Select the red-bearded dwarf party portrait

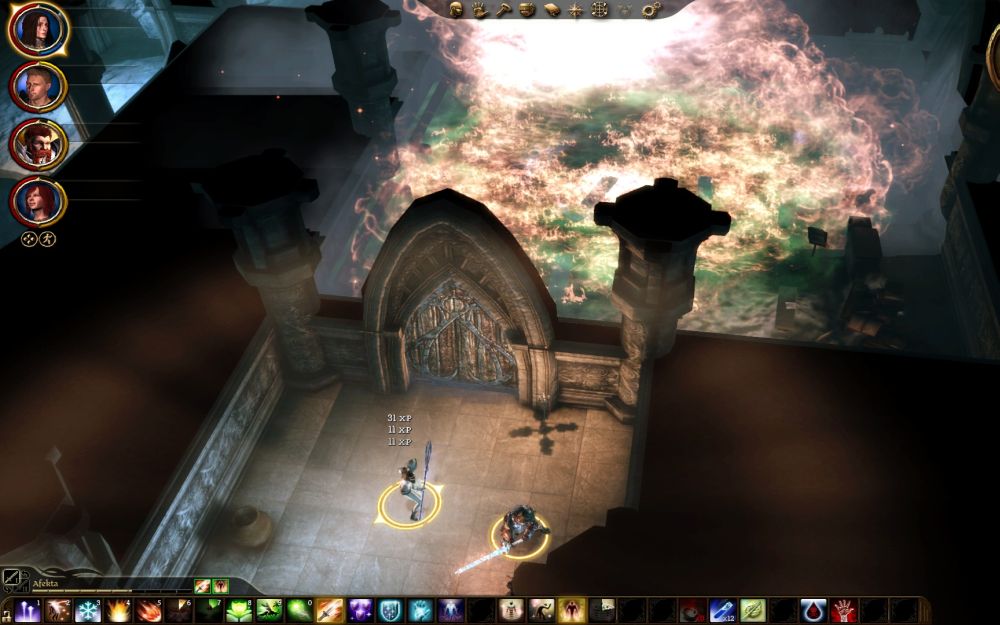[38, 145]
